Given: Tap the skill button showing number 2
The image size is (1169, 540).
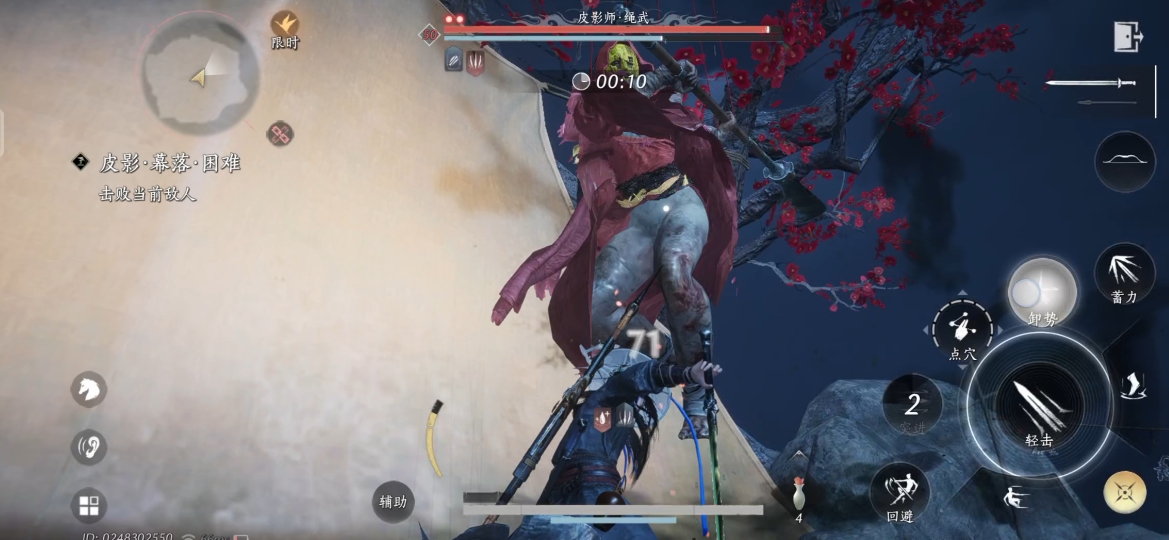Looking at the screenshot, I should click(912, 405).
